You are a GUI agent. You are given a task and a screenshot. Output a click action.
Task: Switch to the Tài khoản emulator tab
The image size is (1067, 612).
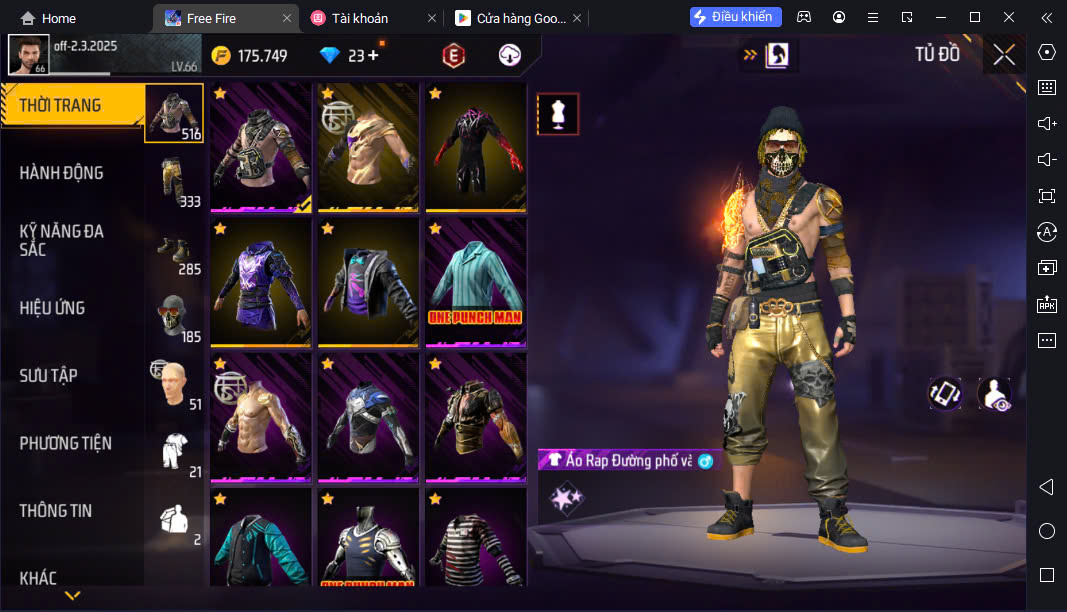click(363, 18)
